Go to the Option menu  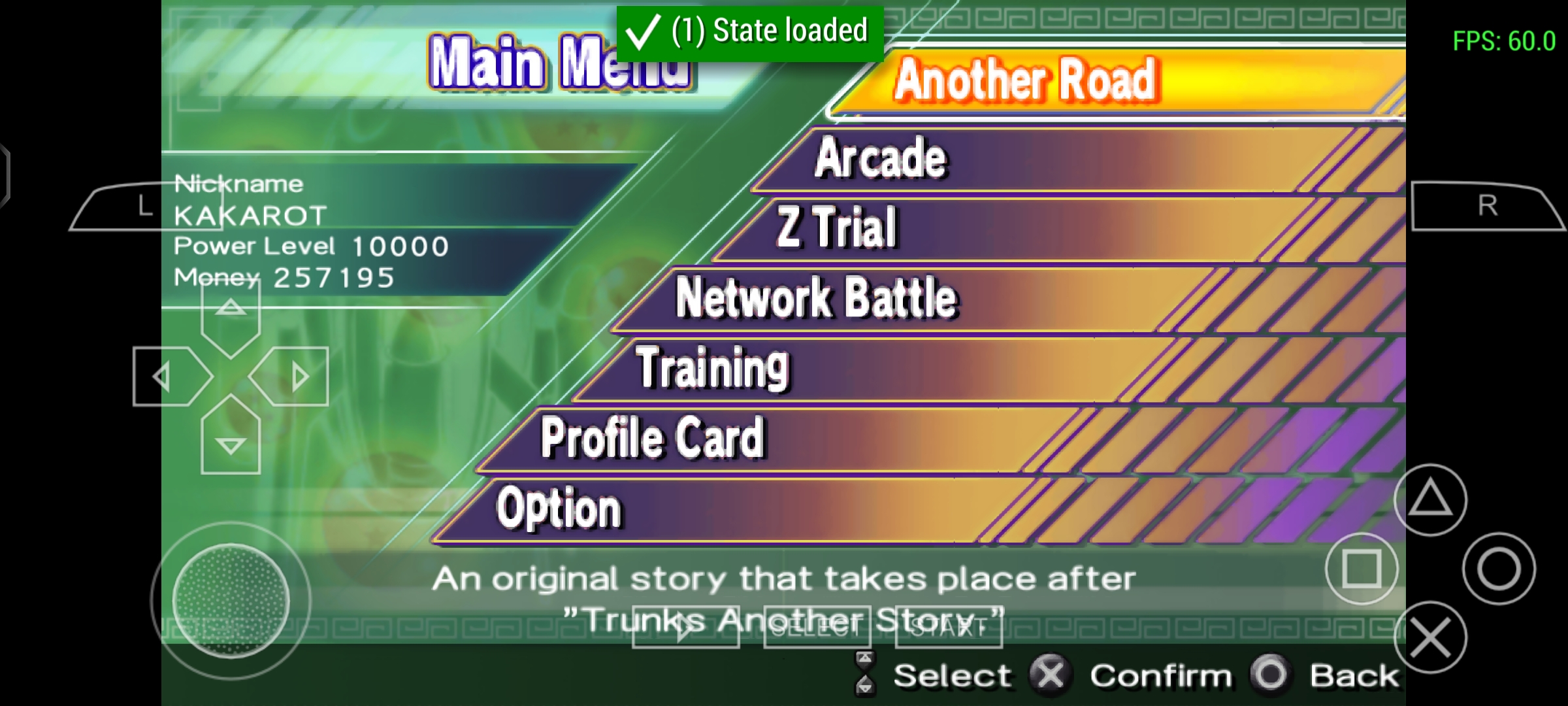coord(559,509)
